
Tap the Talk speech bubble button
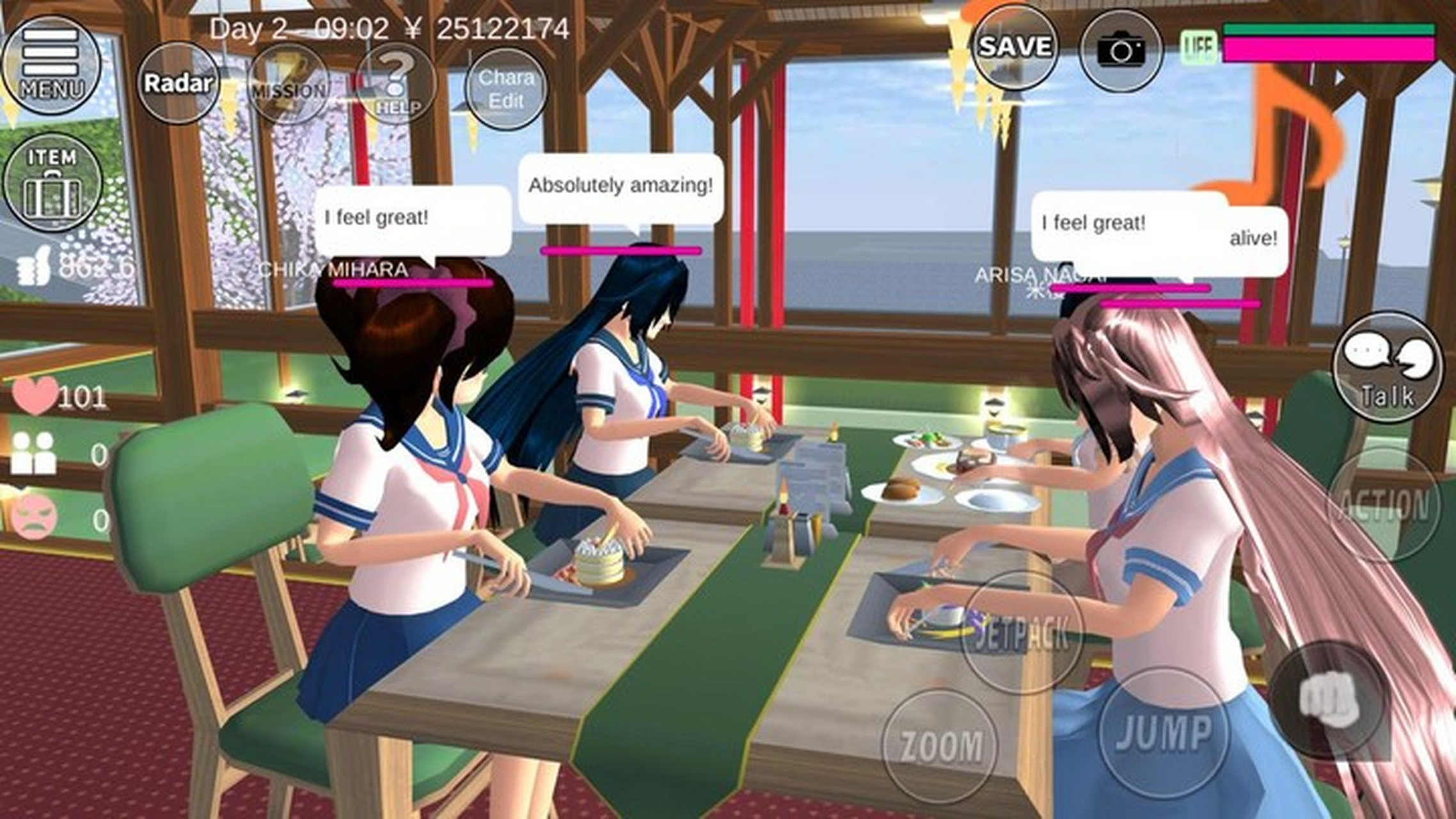[1387, 367]
